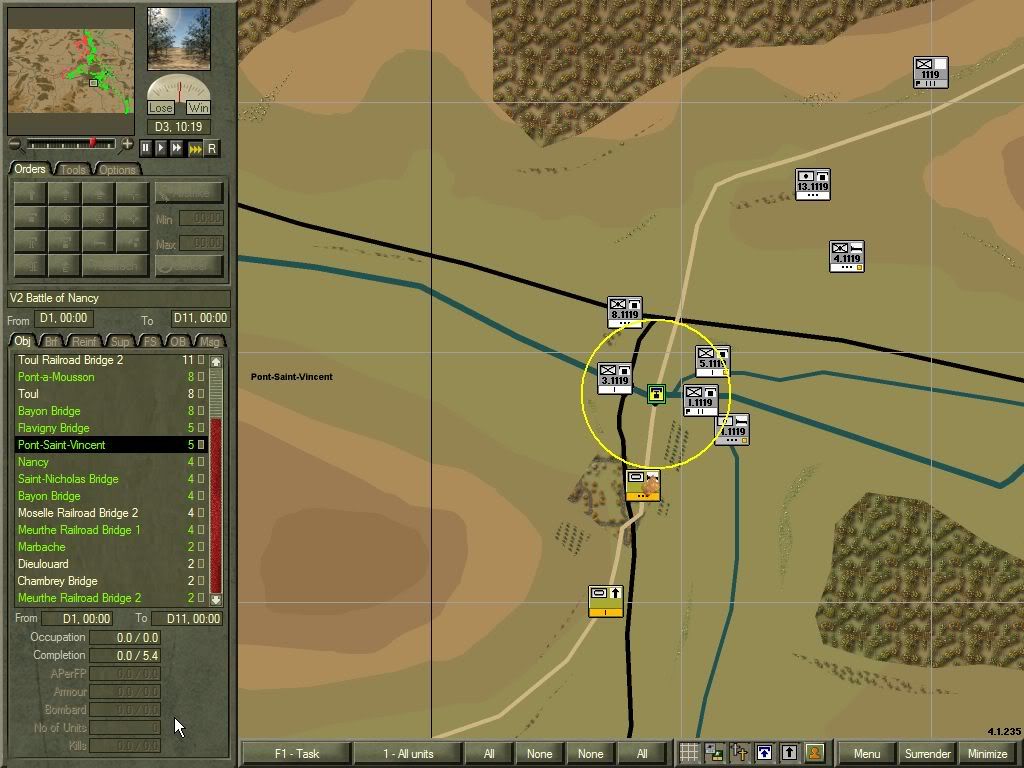Show the Reinf tab

click(88, 342)
